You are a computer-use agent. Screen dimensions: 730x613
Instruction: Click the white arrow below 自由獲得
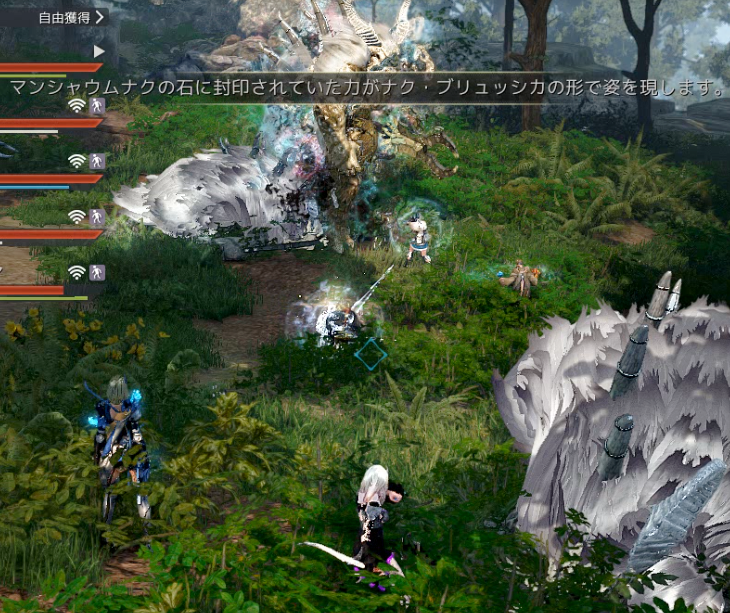(x=99, y=51)
